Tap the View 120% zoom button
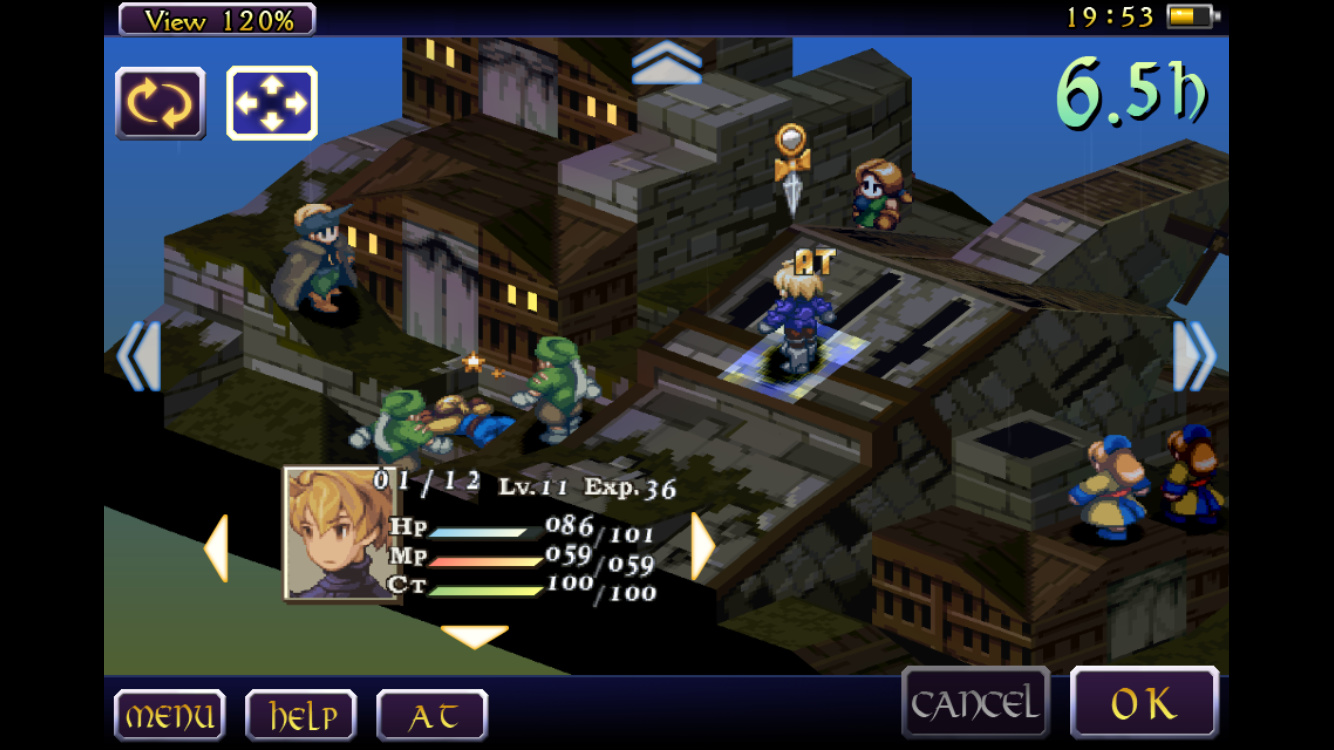1334x750 pixels. 217,19
